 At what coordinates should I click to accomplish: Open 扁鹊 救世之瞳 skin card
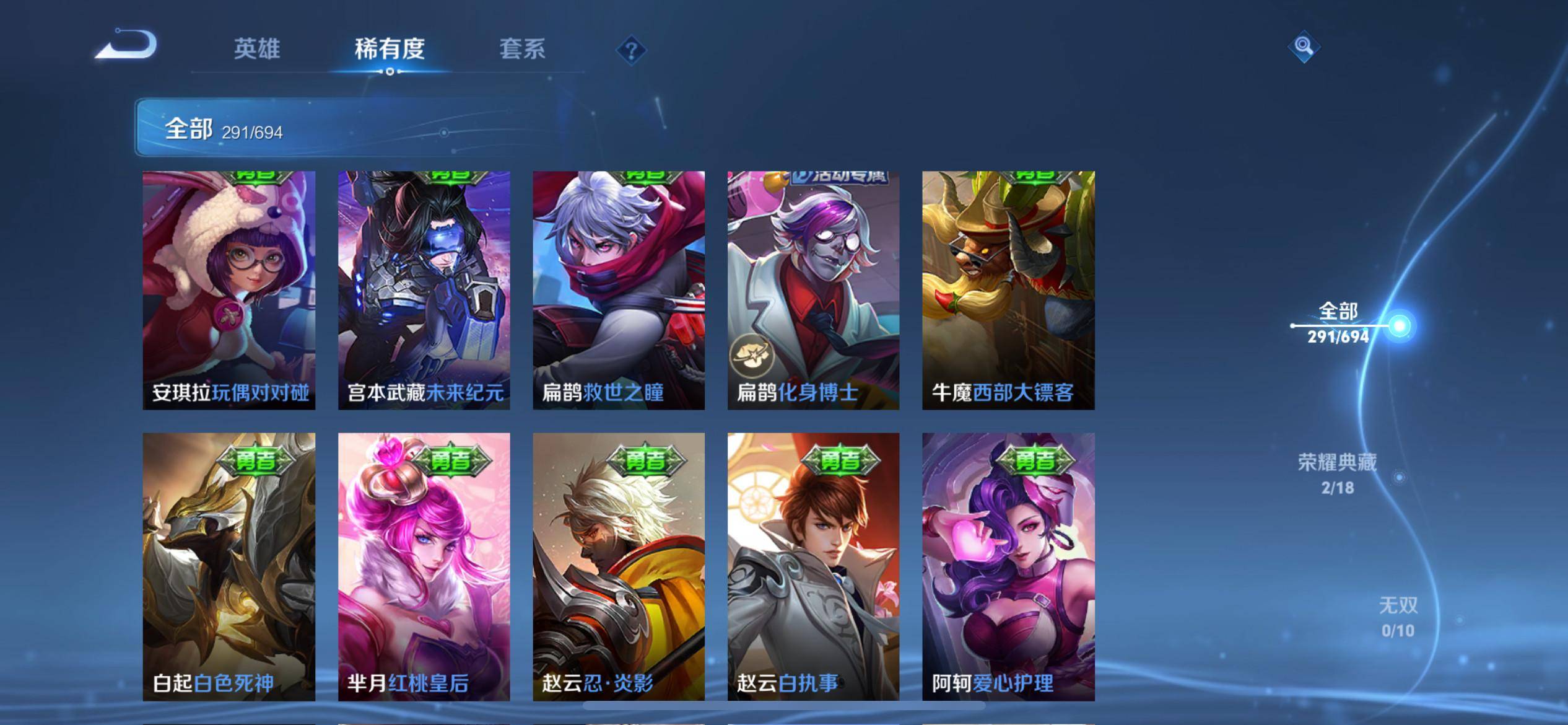tap(619, 290)
